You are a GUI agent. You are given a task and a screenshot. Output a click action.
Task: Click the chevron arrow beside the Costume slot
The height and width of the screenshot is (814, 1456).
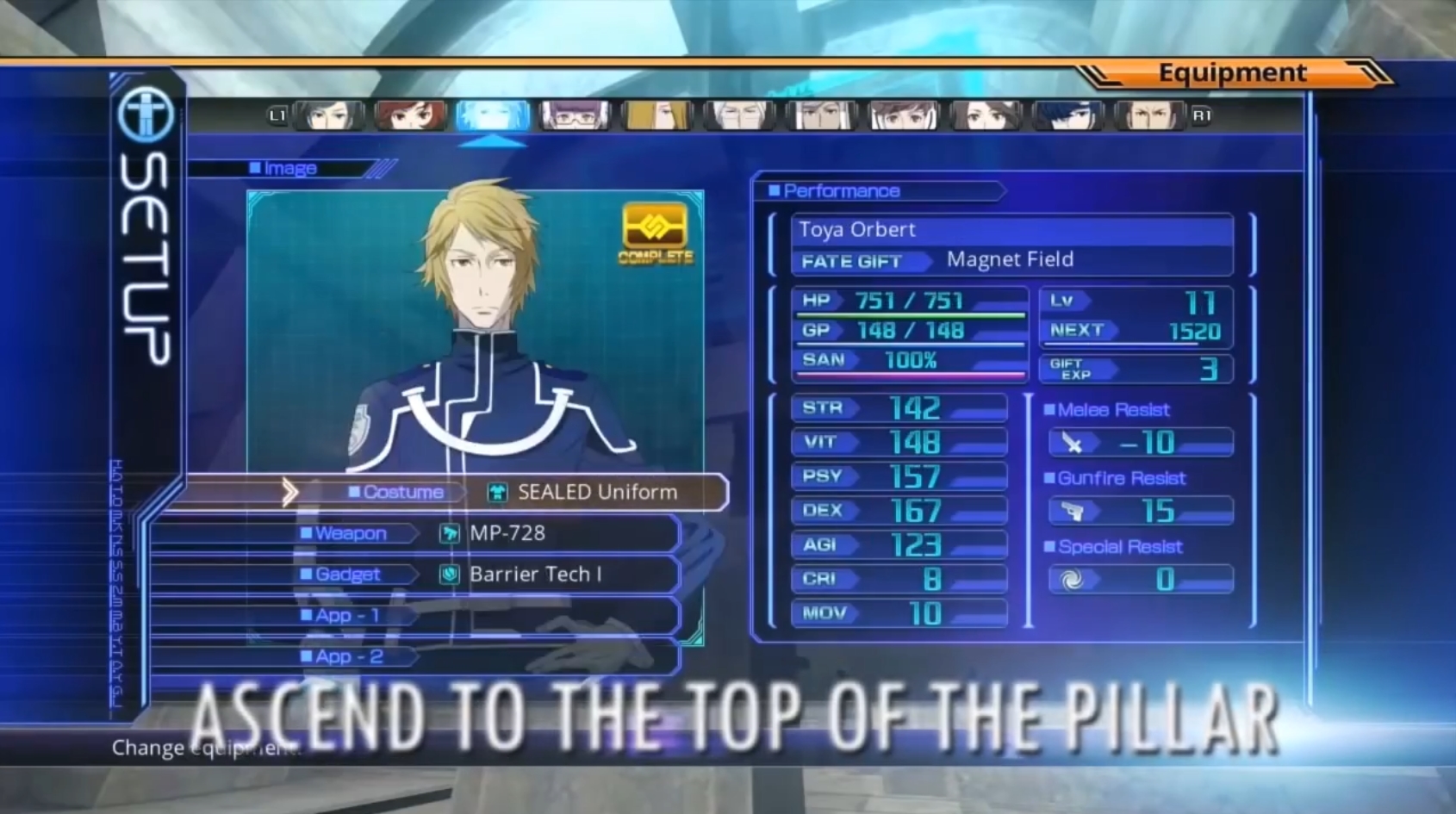(x=290, y=491)
